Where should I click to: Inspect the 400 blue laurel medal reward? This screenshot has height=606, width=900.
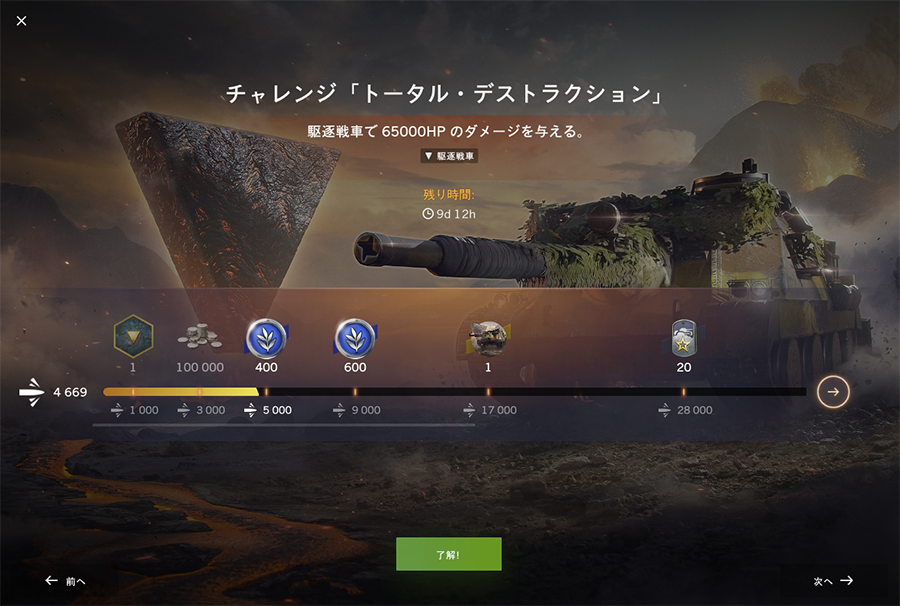point(266,339)
